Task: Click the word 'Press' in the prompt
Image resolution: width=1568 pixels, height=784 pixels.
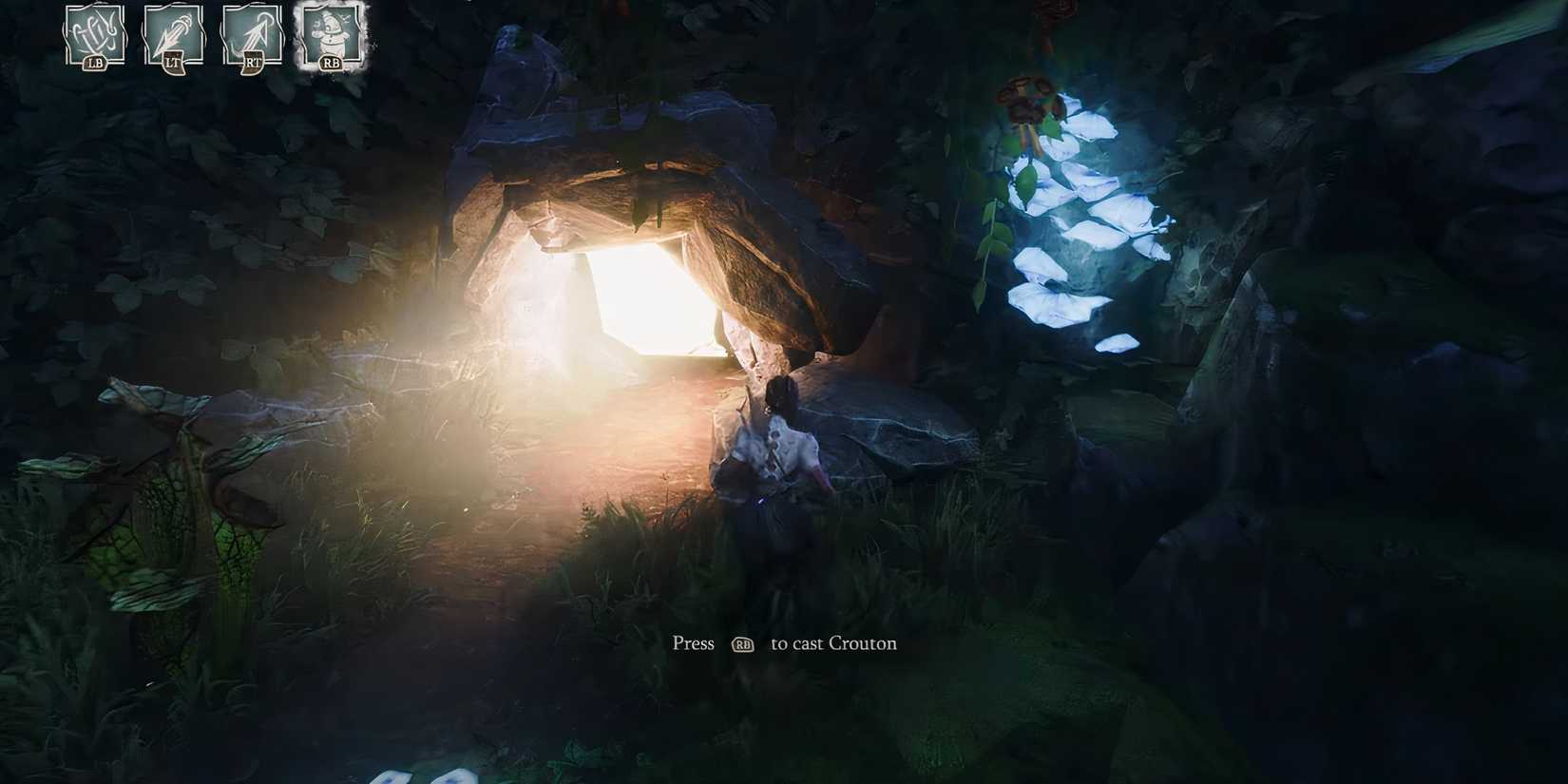Action: (x=693, y=643)
